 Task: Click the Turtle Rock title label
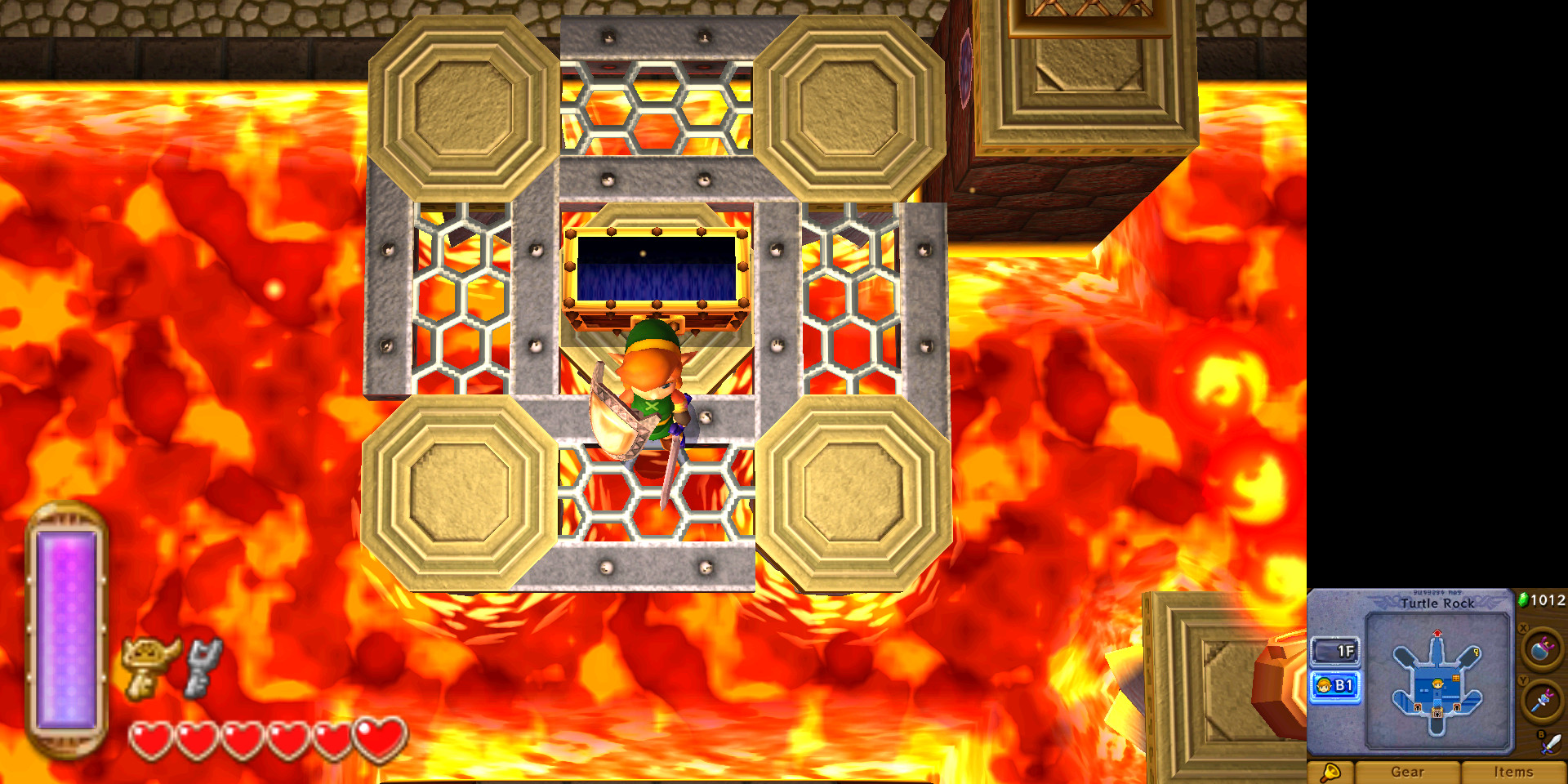pos(1438,604)
